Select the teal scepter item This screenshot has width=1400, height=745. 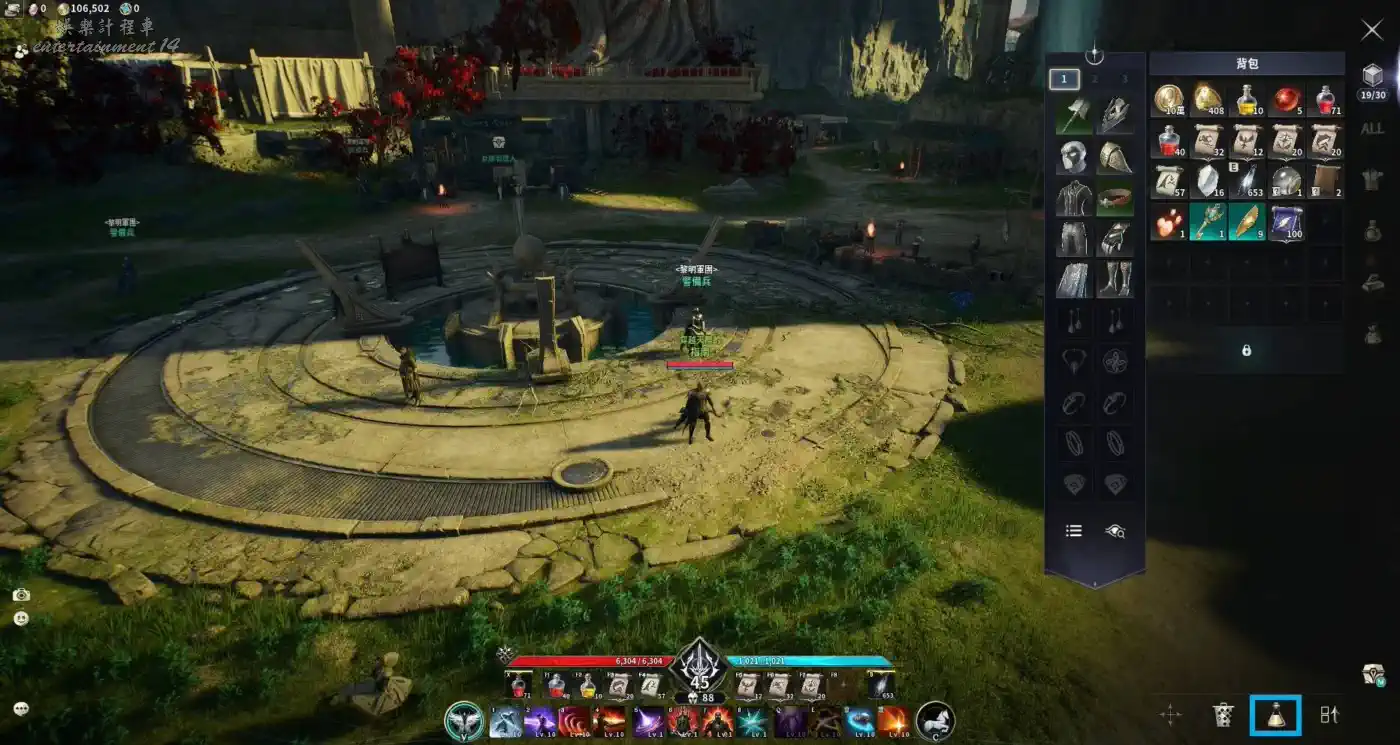click(x=1208, y=222)
